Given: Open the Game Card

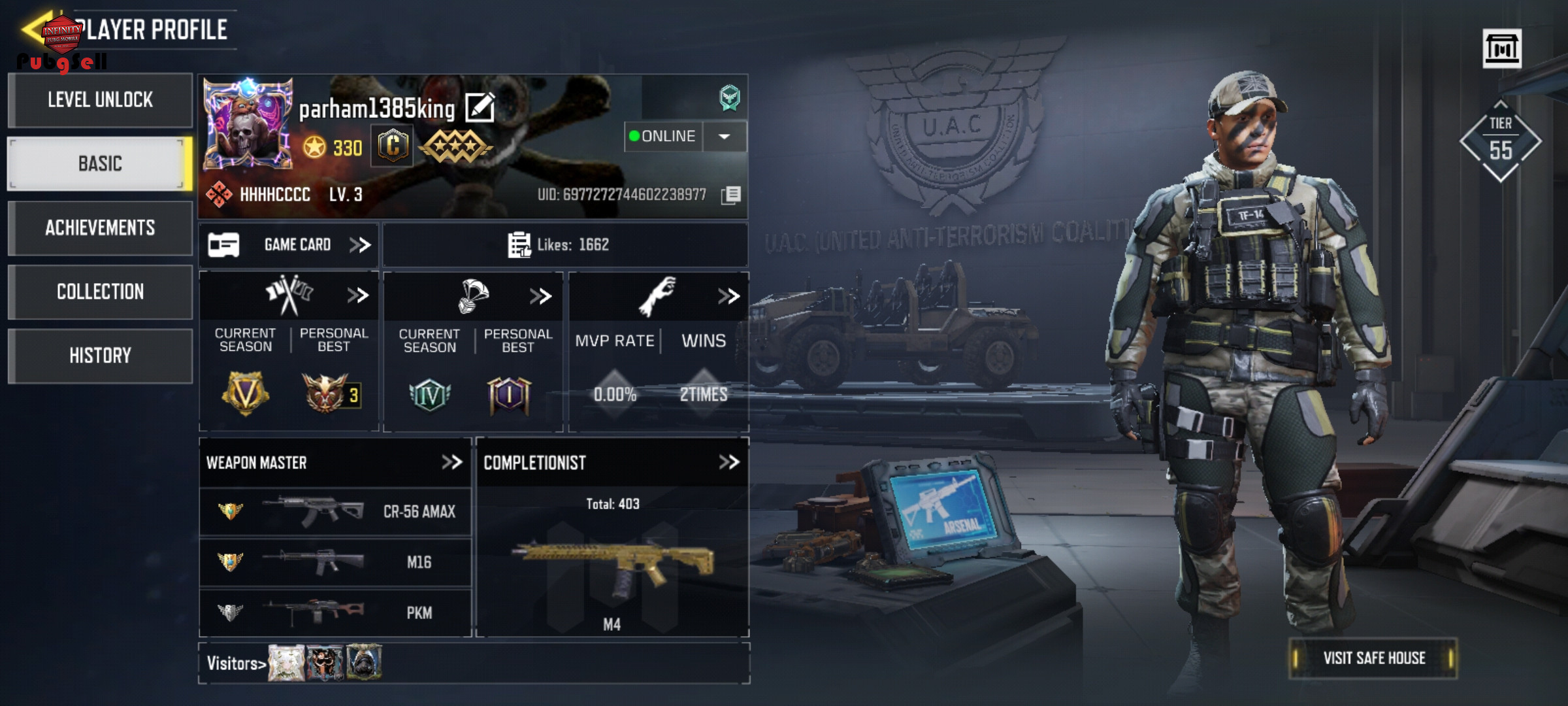Looking at the screenshot, I should click(x=289, y=245).
